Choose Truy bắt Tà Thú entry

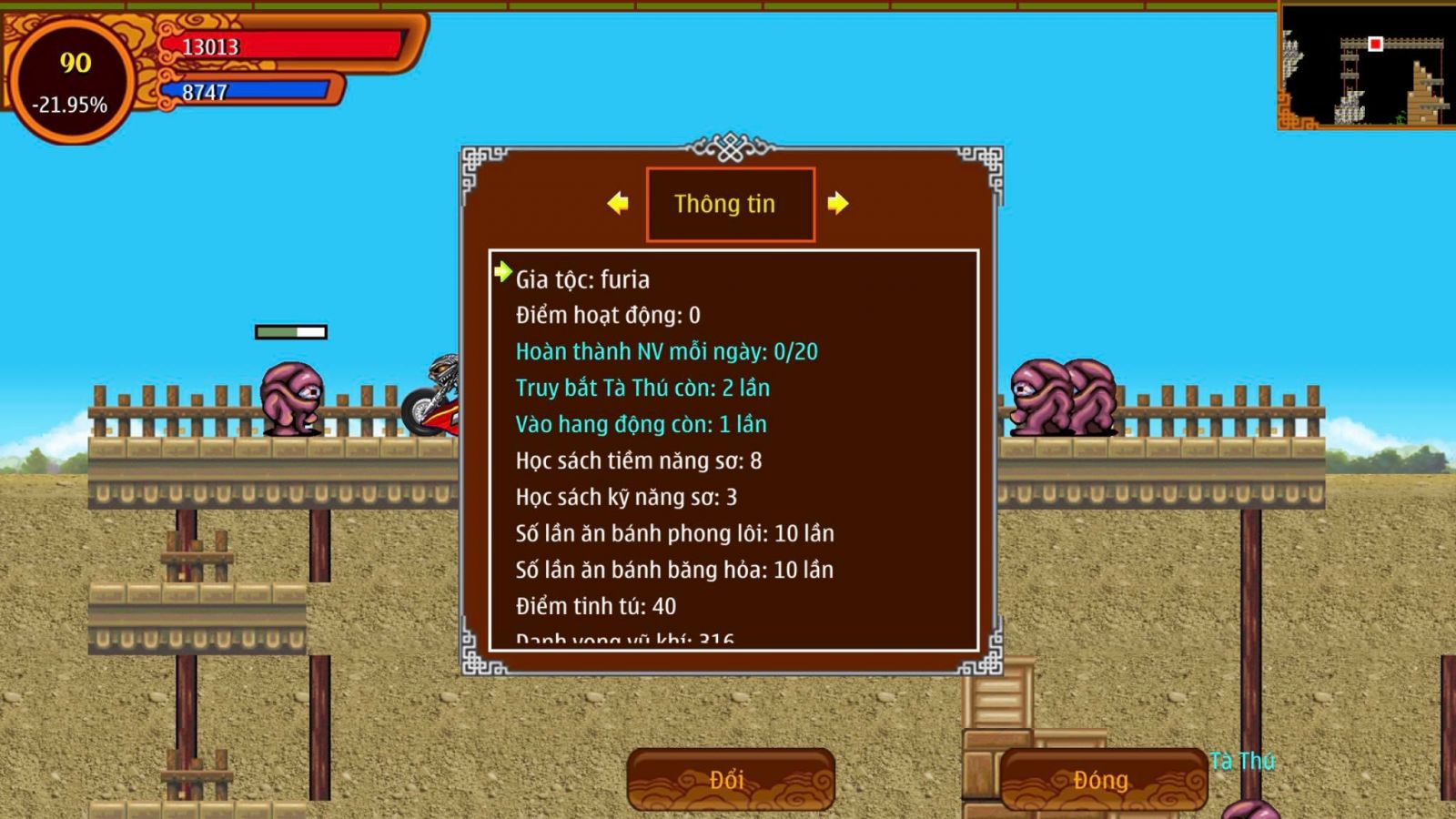642,389
